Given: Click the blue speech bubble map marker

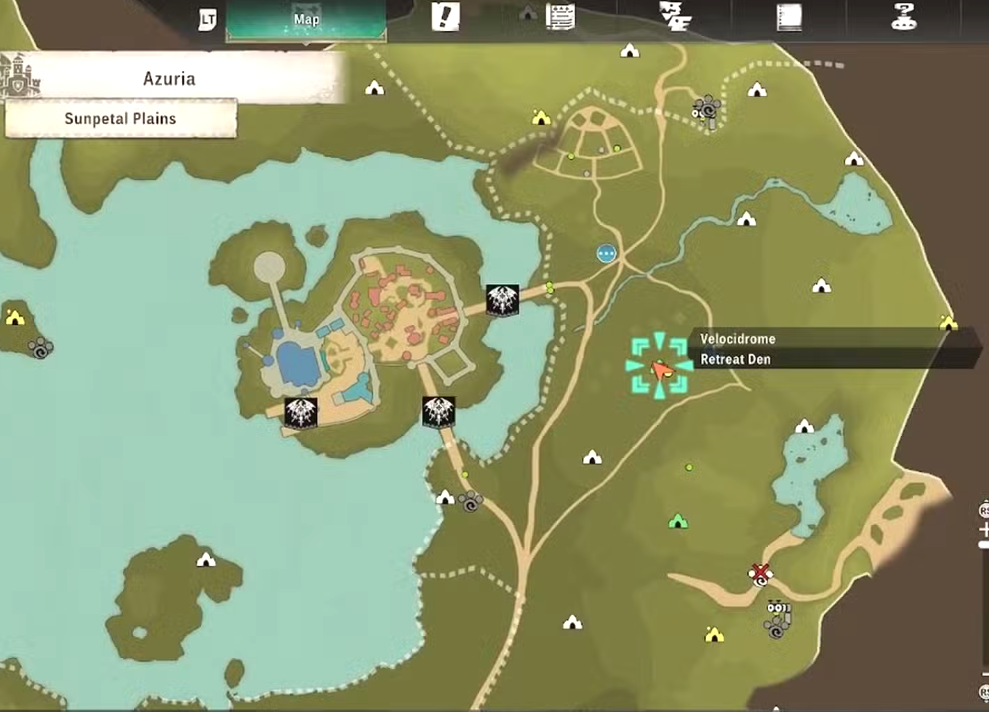Looking at the screenshot, I should tap(606, 254).
